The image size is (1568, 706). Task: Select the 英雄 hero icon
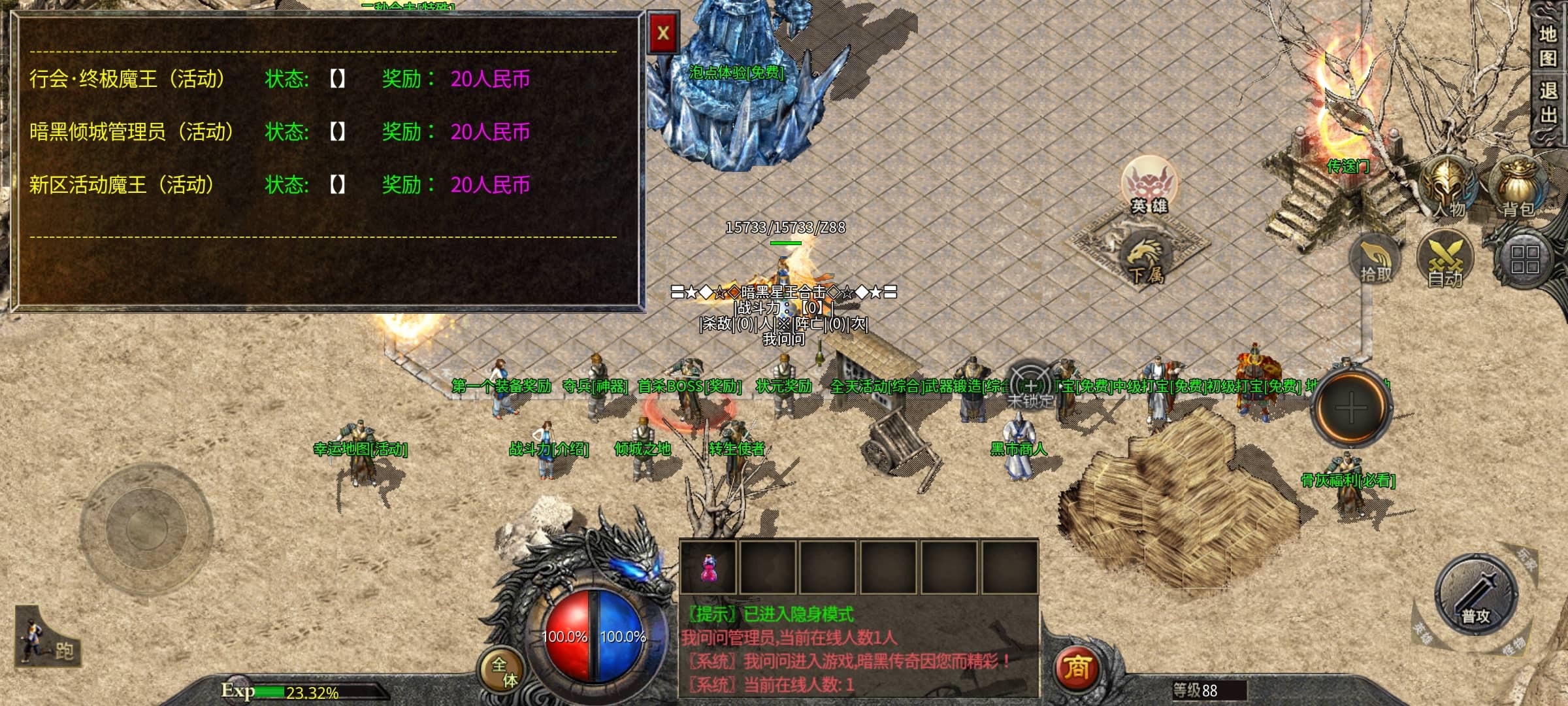[1149, 184]
